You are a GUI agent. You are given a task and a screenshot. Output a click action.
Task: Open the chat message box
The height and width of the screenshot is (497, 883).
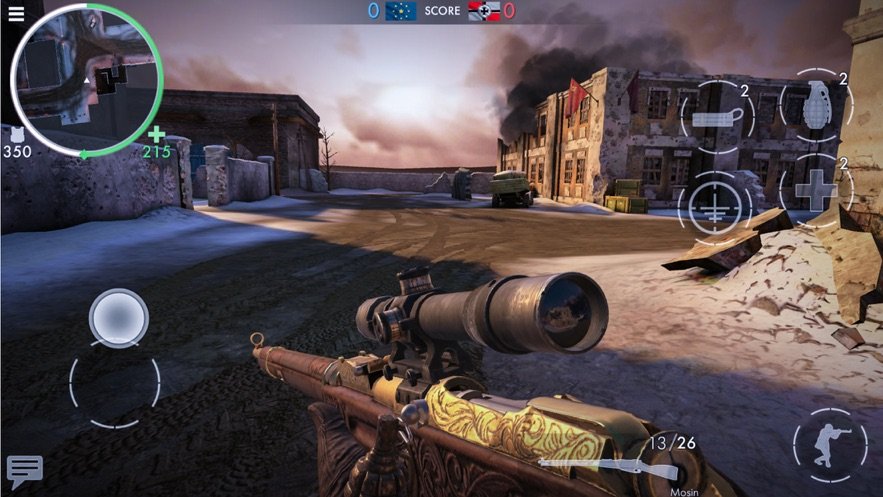click(24, 471)
